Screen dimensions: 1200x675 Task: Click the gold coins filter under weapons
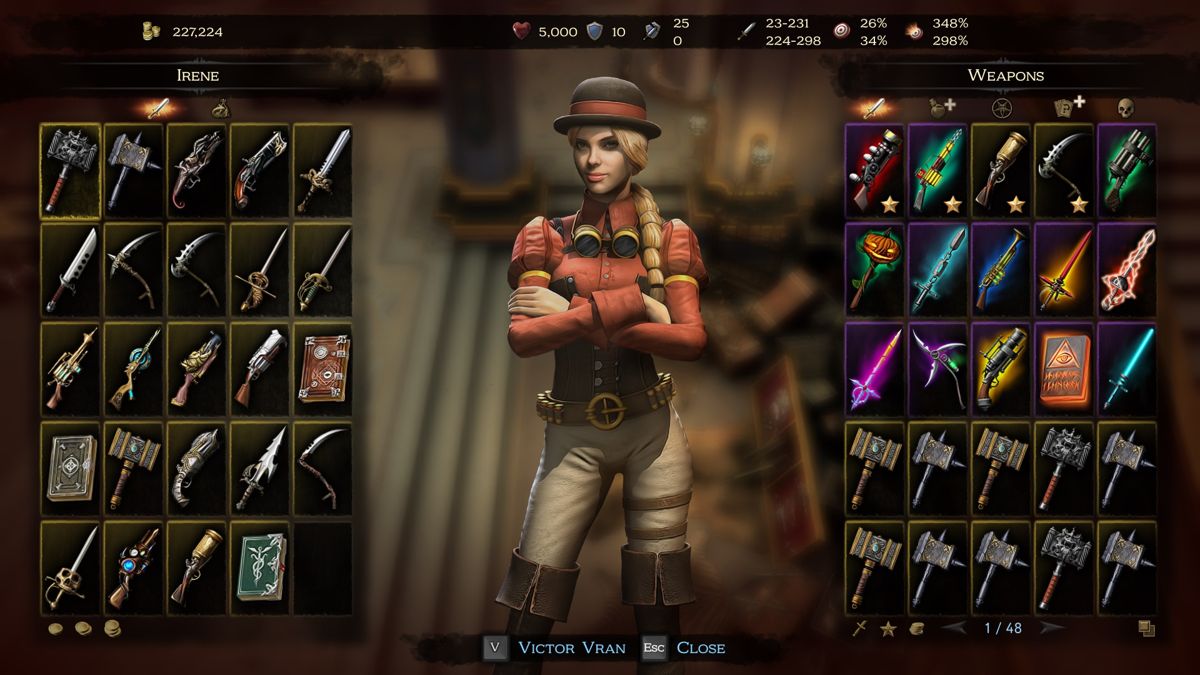point(916,629)
